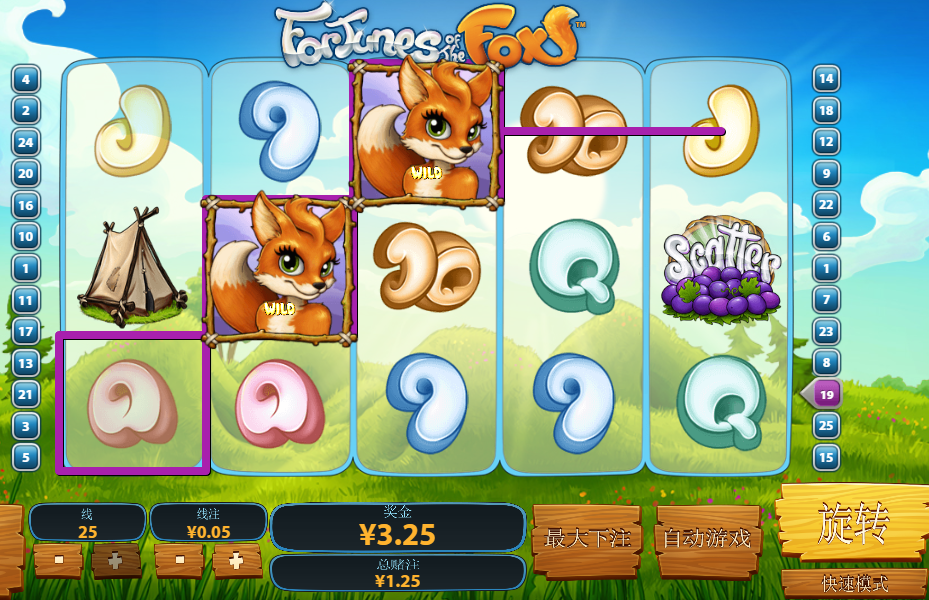Lower the line bet (线注) amount

coord(178,561)
